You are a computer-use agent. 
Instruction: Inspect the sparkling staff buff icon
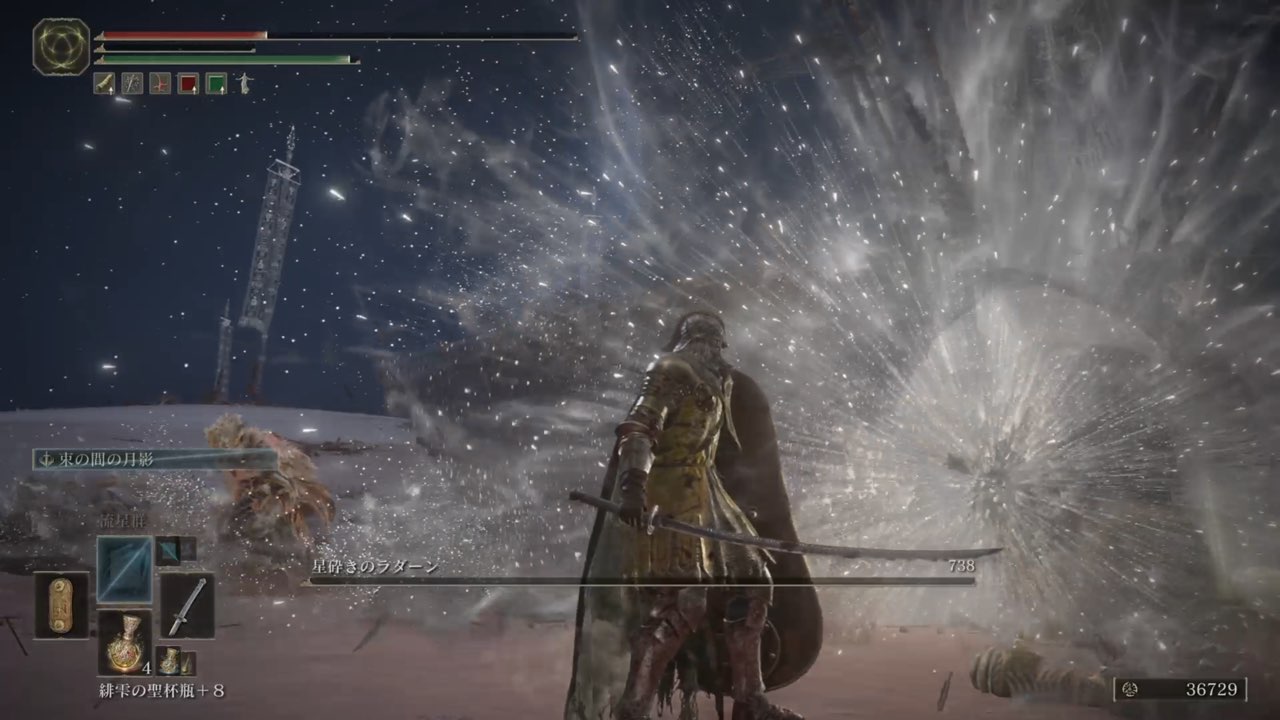[x=132, y=84]
